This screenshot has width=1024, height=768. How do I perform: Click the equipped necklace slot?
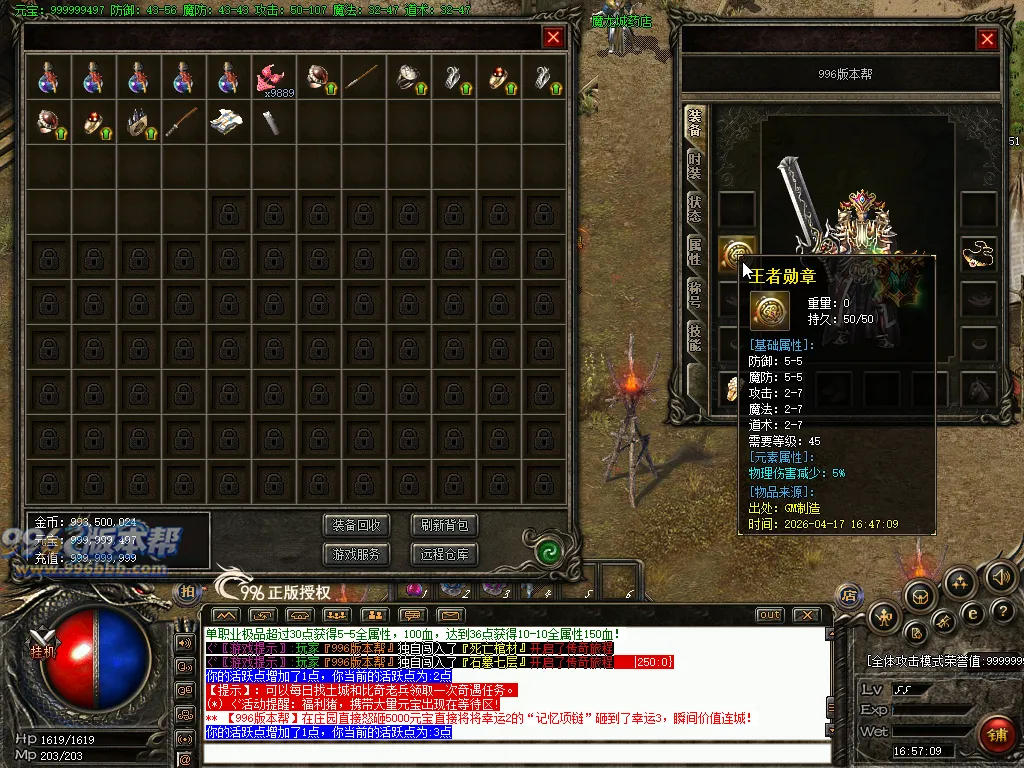click(979, 254)
